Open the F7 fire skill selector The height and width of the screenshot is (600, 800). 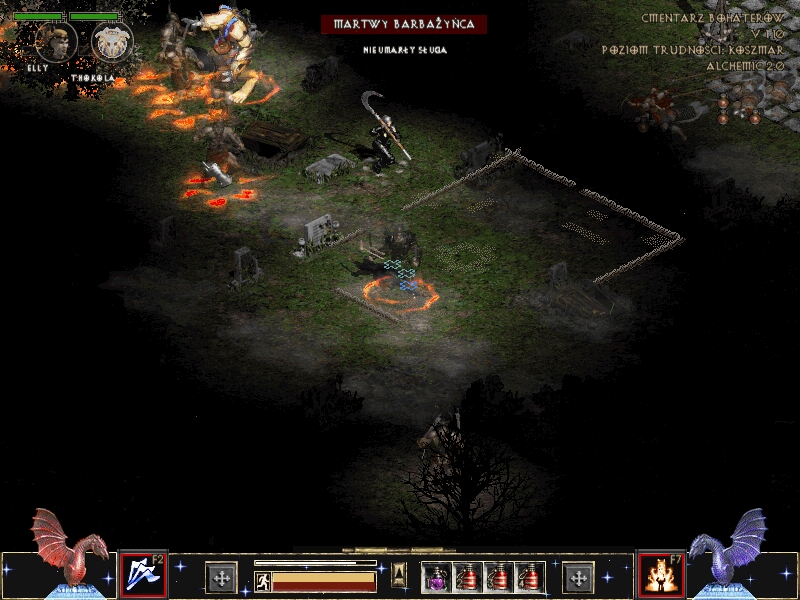tap(659, 574)
